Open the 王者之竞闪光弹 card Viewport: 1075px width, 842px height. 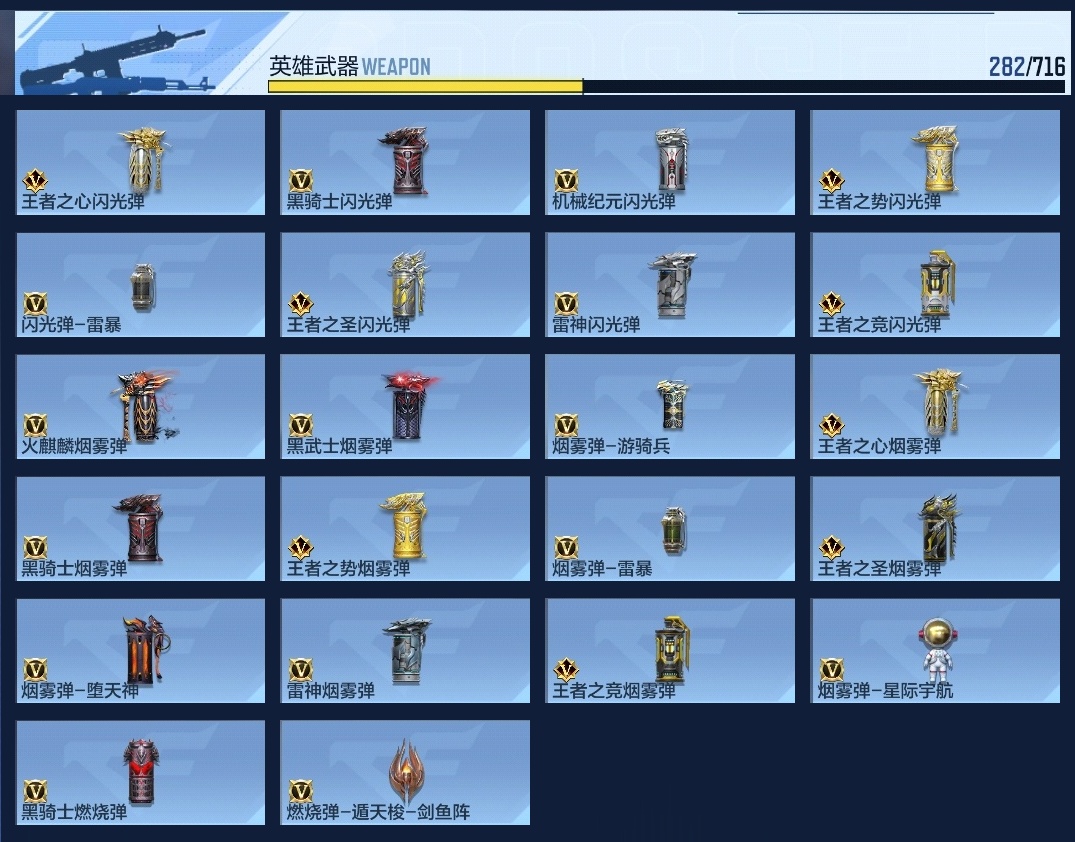[935, 285]
